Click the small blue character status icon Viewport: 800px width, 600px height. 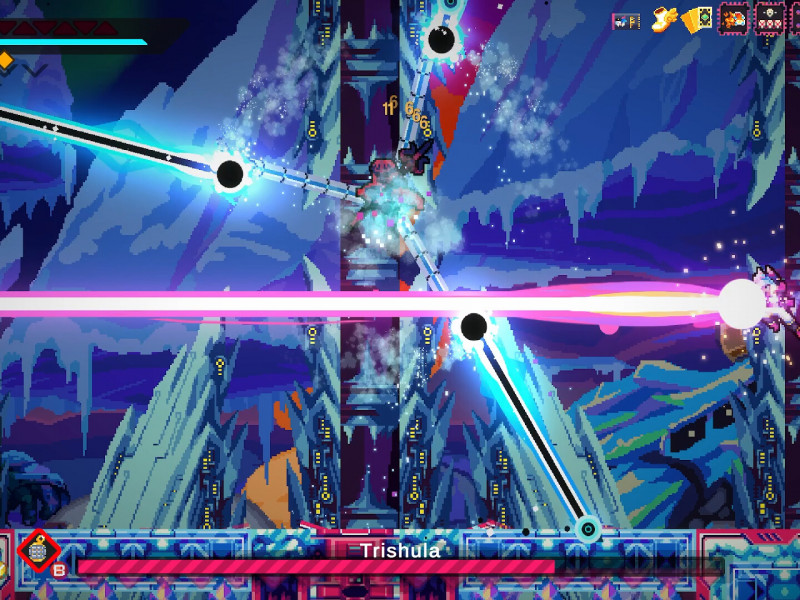pyautogui.click(x=626, y=21)
